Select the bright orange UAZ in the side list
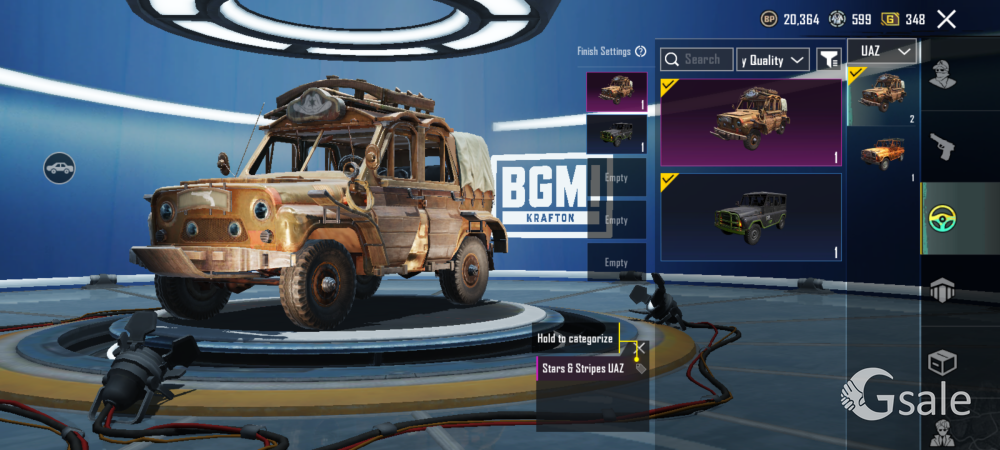 (x=882, y=155)
